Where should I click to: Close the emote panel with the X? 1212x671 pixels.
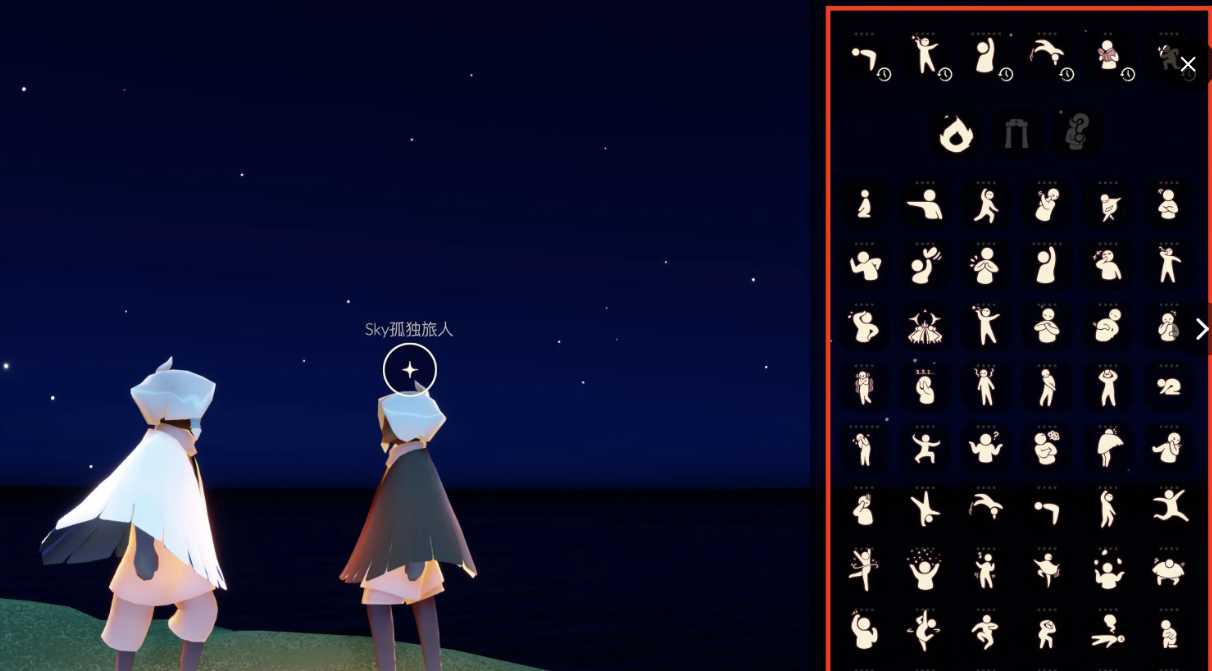(x=1187, y=64)
